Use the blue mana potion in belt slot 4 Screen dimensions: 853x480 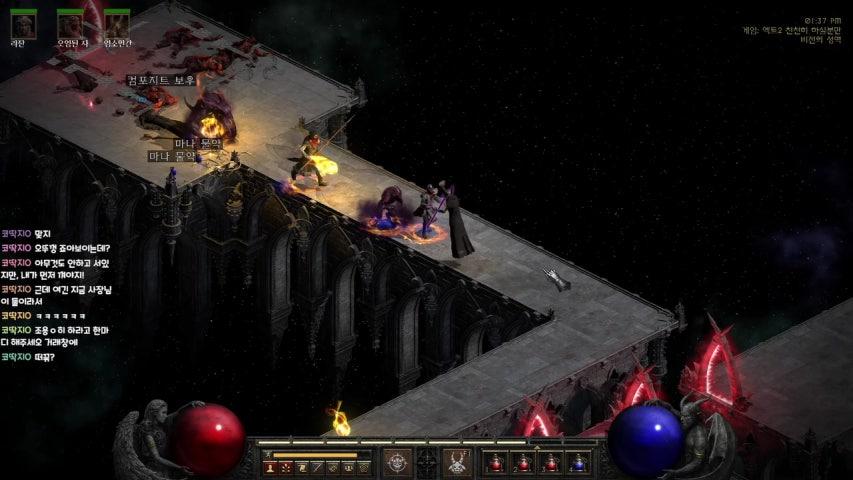(577, 463)
